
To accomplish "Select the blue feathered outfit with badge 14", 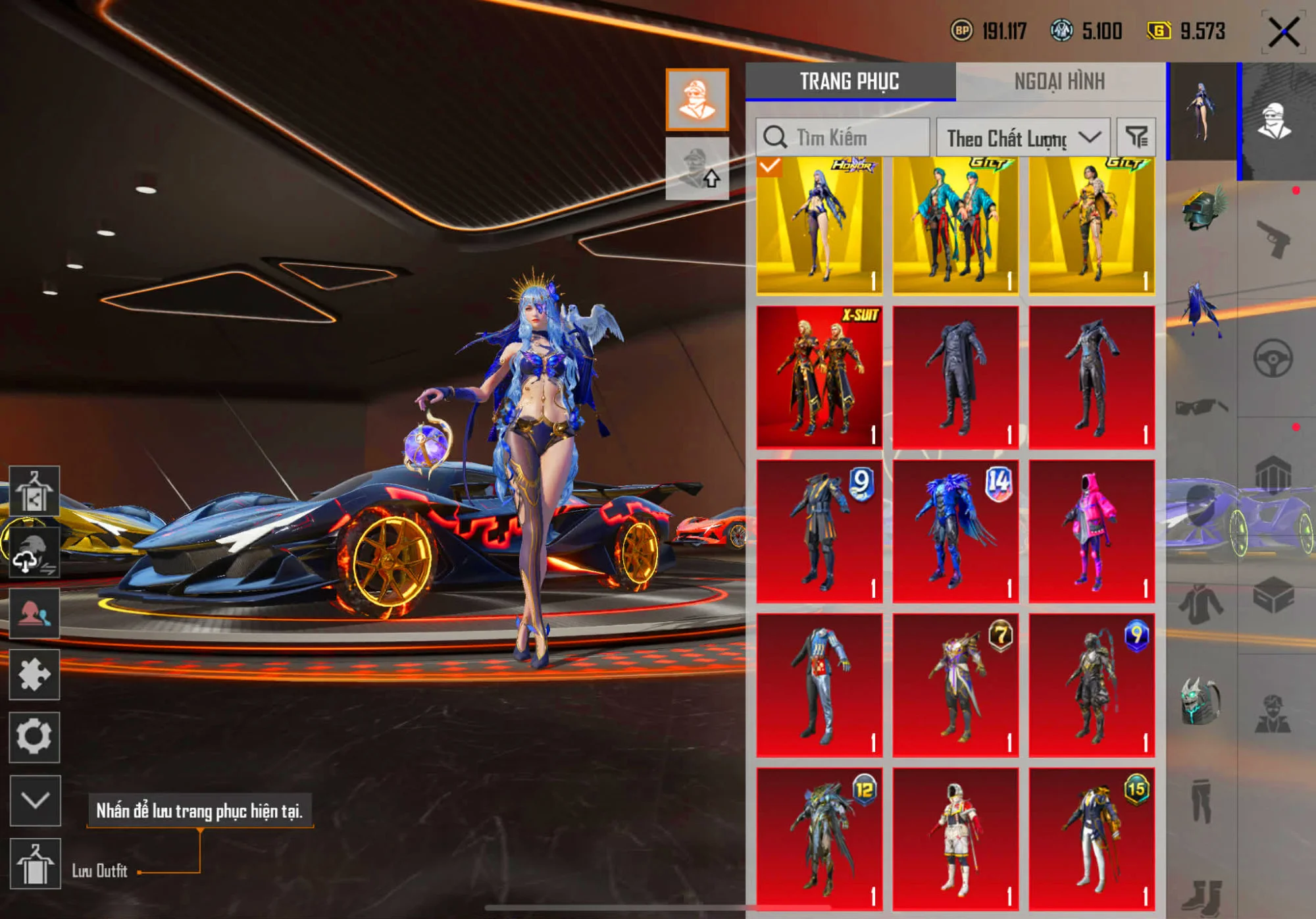I will 955,531.
